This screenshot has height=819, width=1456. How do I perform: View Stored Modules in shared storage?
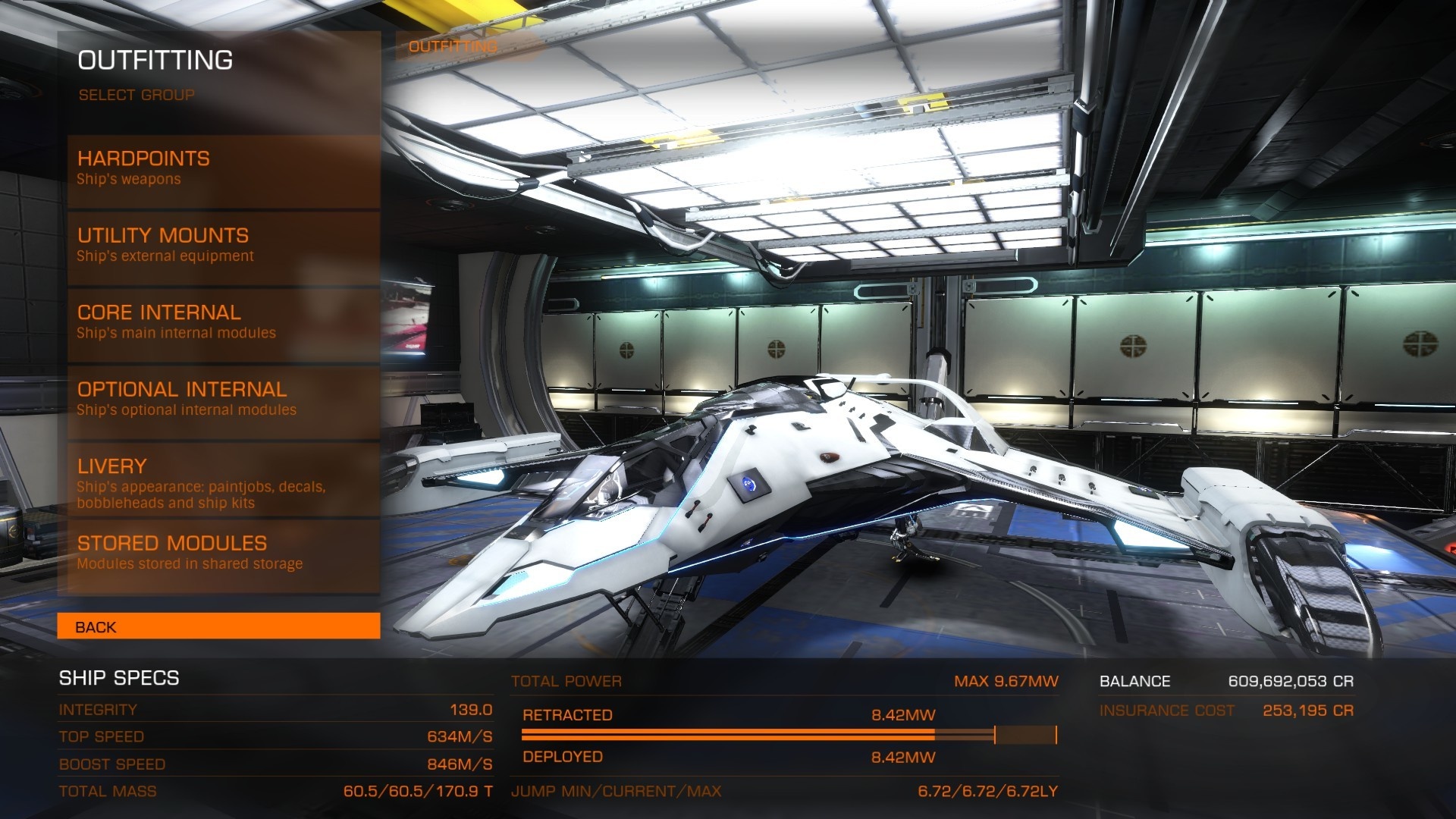pyautogui.click(x=223, y=554)
